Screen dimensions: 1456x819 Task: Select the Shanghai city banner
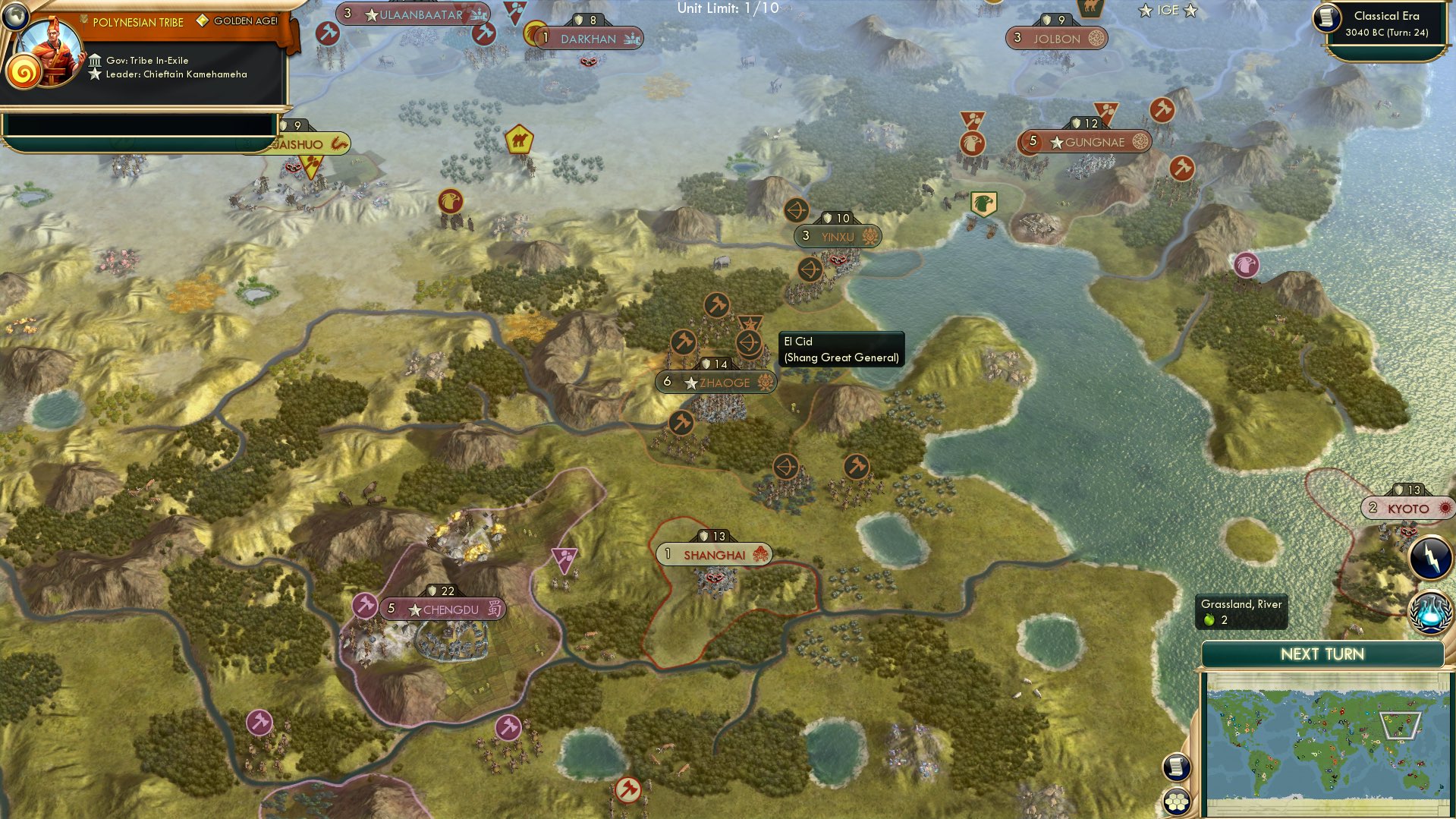coord(714,554)
